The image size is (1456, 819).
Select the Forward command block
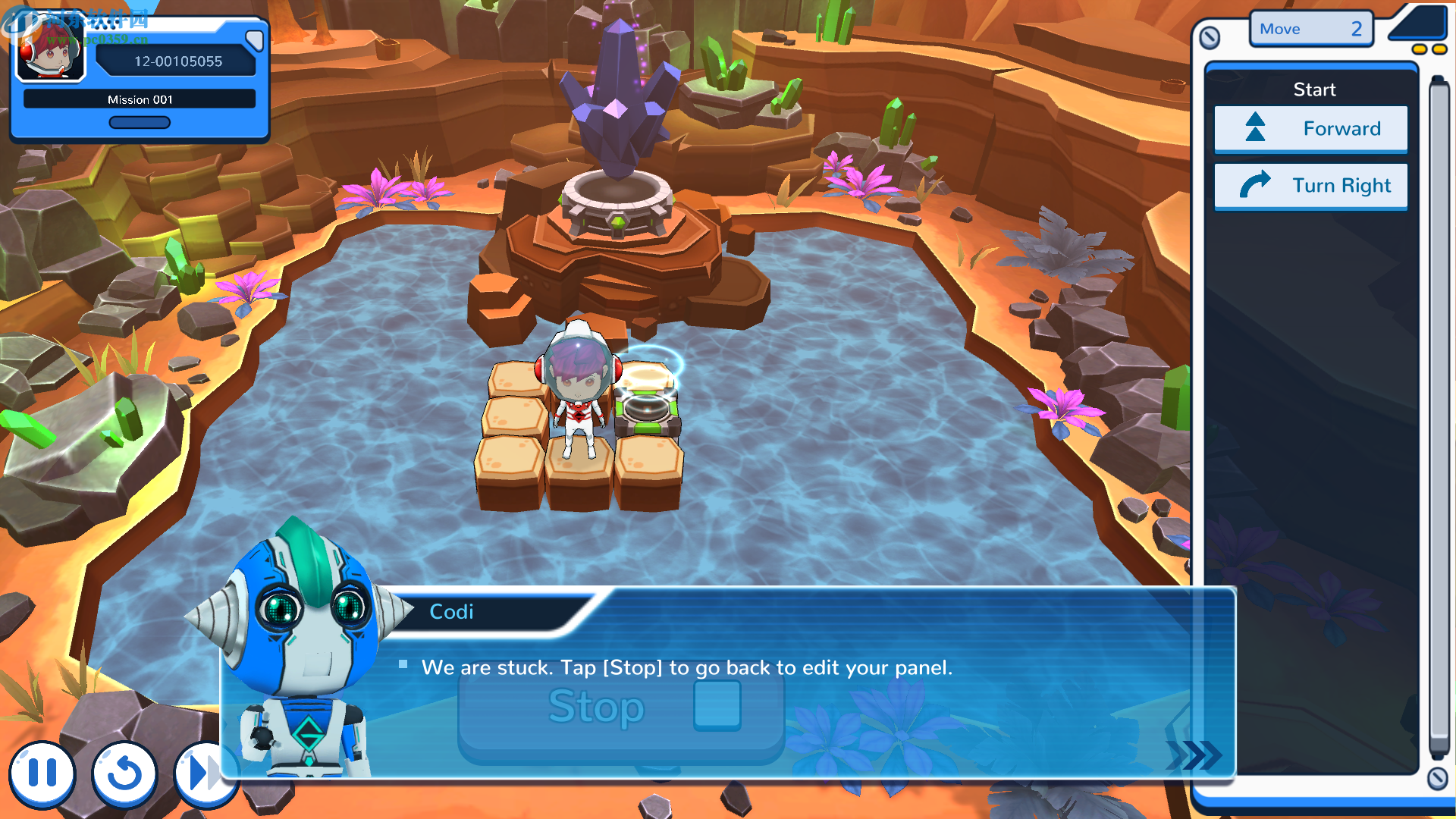(x=1310, y=129)
